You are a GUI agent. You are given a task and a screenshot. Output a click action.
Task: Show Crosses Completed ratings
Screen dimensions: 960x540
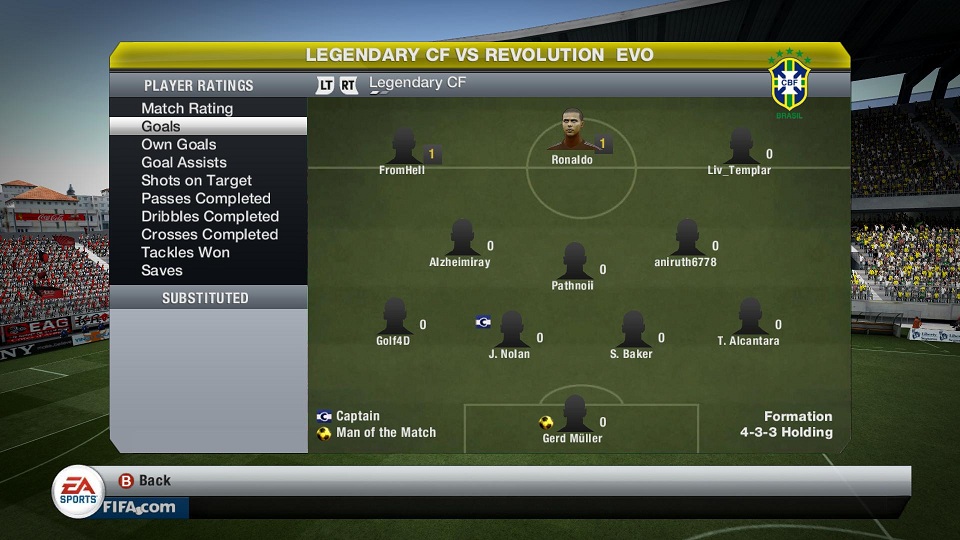point(210,234)
